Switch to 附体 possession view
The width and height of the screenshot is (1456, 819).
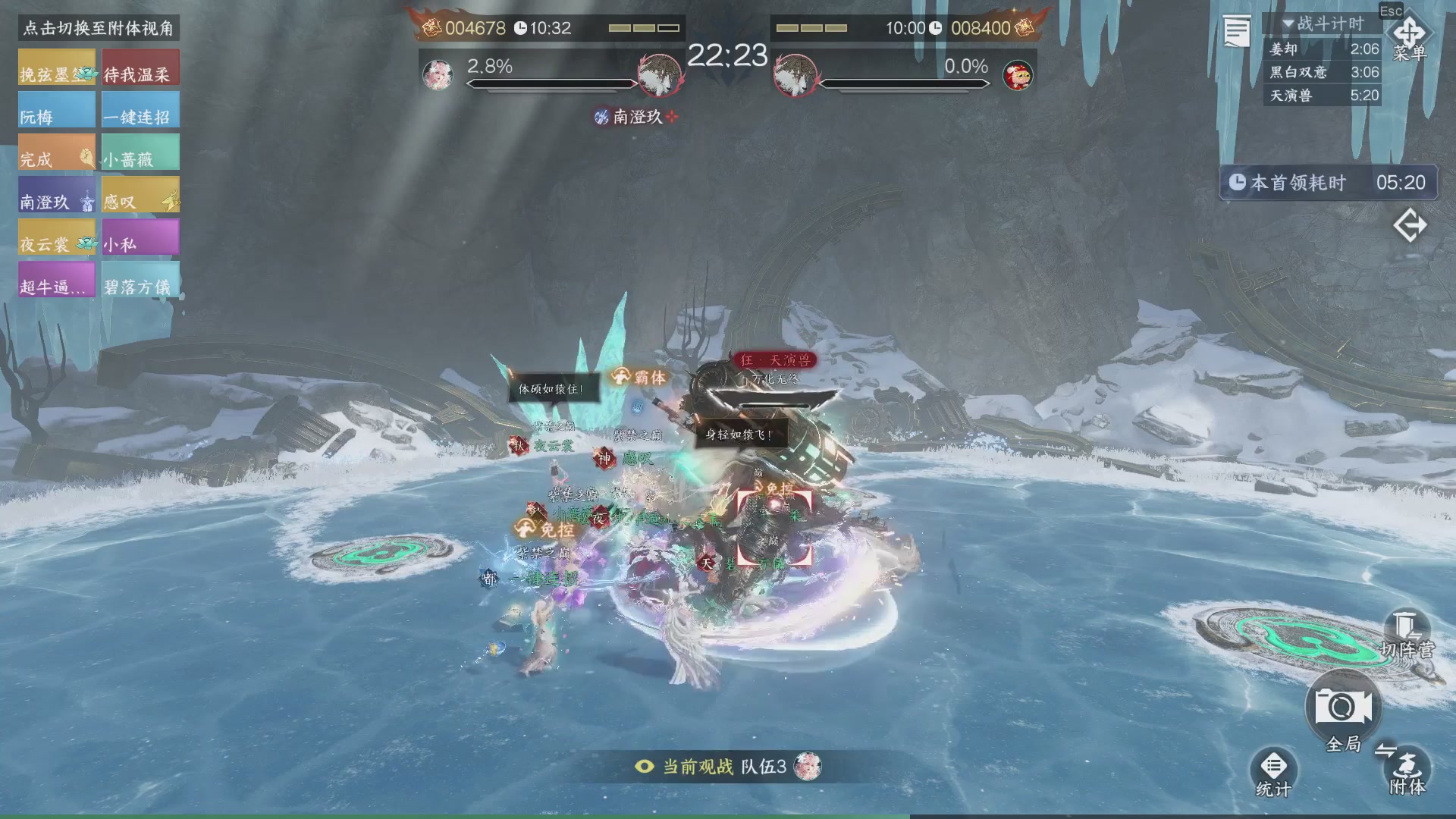[1407, 769]
